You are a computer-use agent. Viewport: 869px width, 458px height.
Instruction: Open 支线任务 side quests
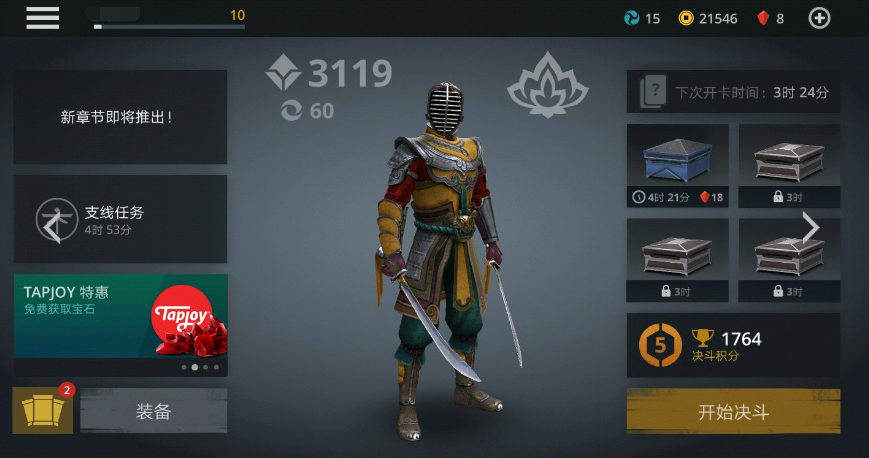point(120,220)
